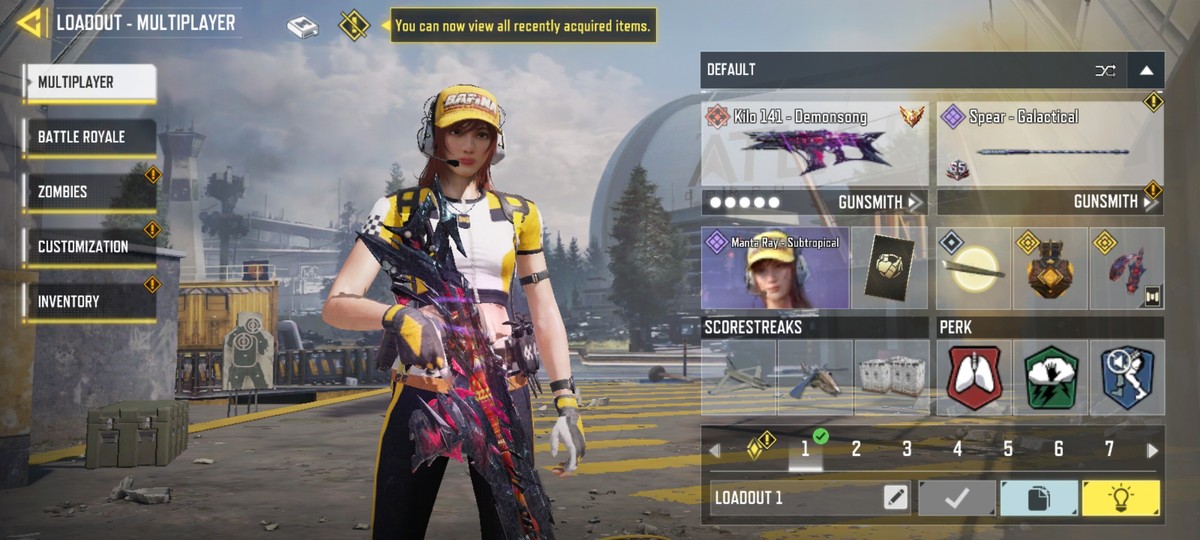Open the care package scorestreak slot
The width and height of the screenshot is (1200, 540).
pyautogui.click(x=892, y=377)
